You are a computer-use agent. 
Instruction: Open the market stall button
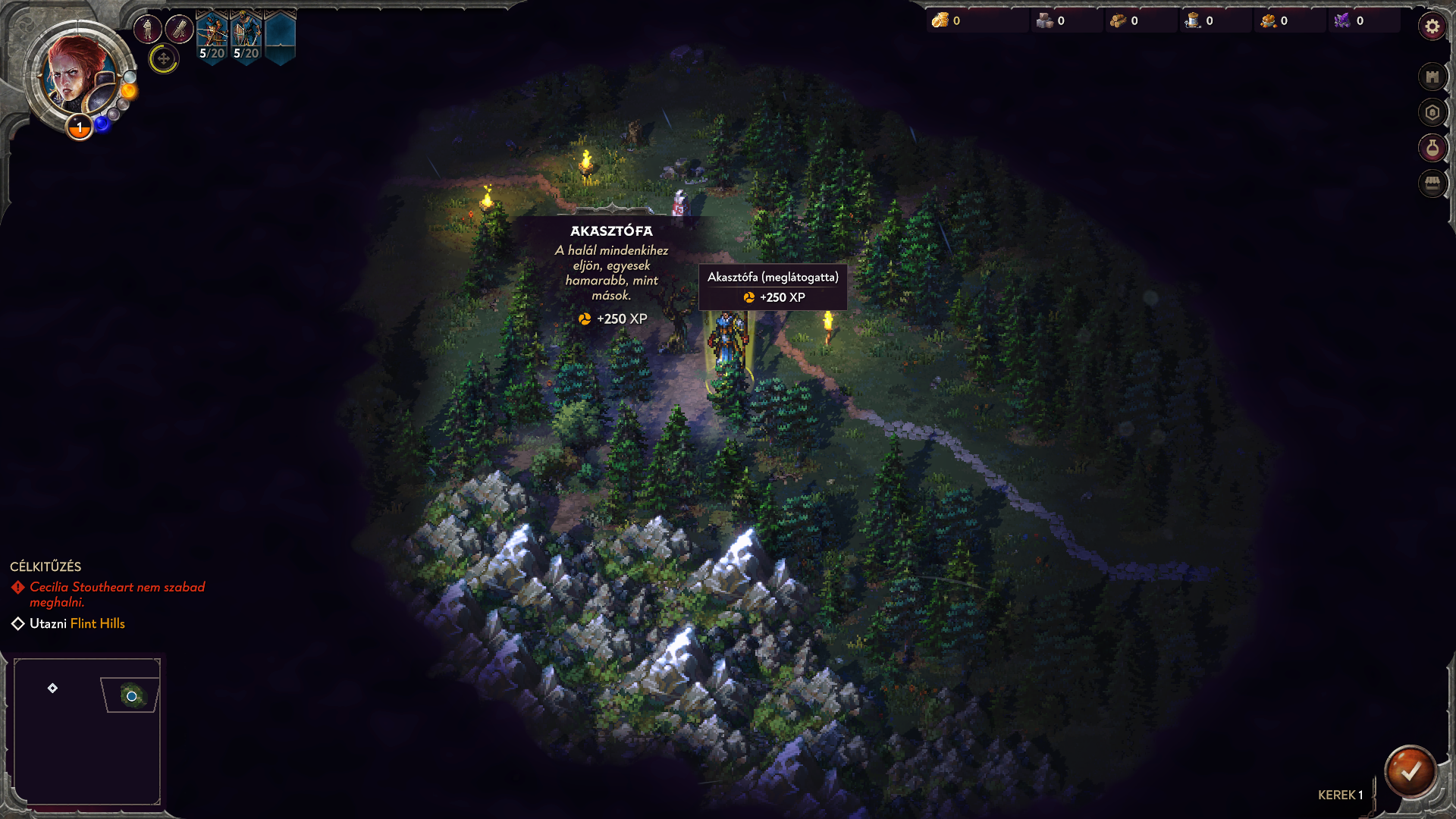coord(1432,184)
